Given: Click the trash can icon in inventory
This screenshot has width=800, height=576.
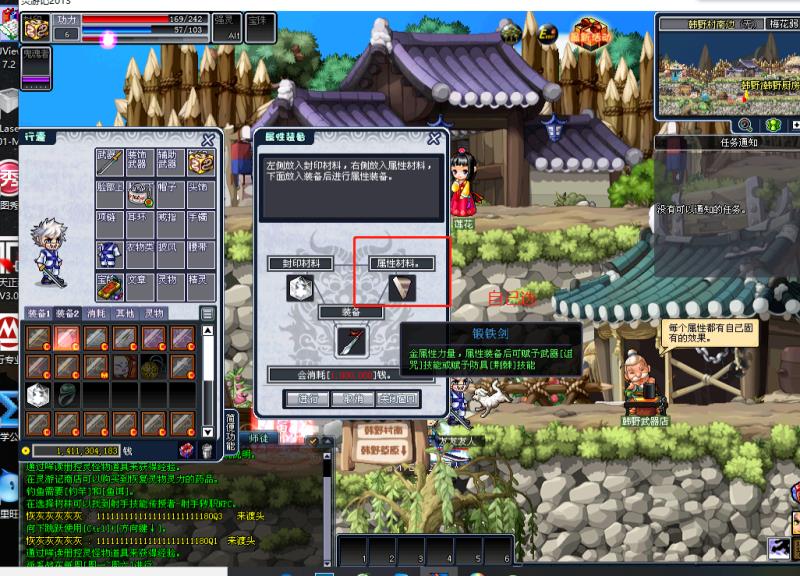Looking at the screenshot, I should (206, 452).
